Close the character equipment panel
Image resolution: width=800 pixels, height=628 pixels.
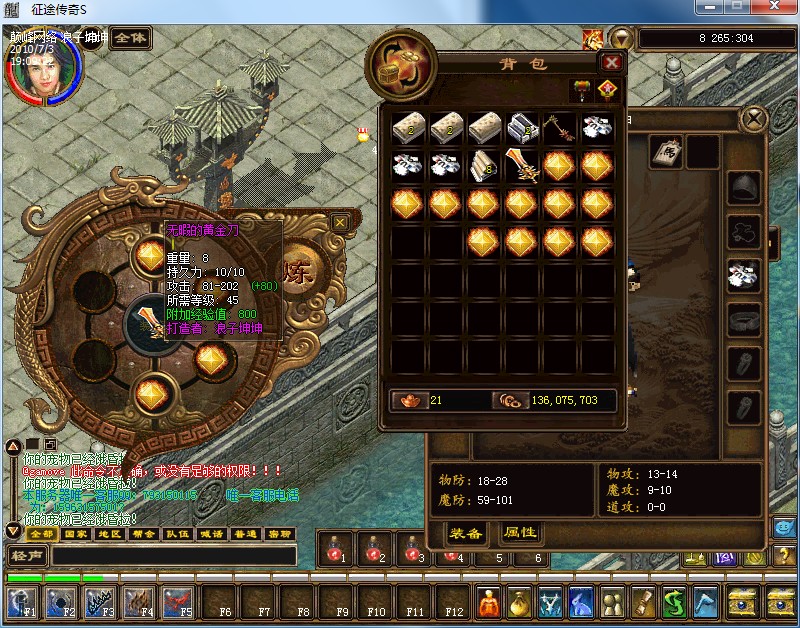pos(753,120)
